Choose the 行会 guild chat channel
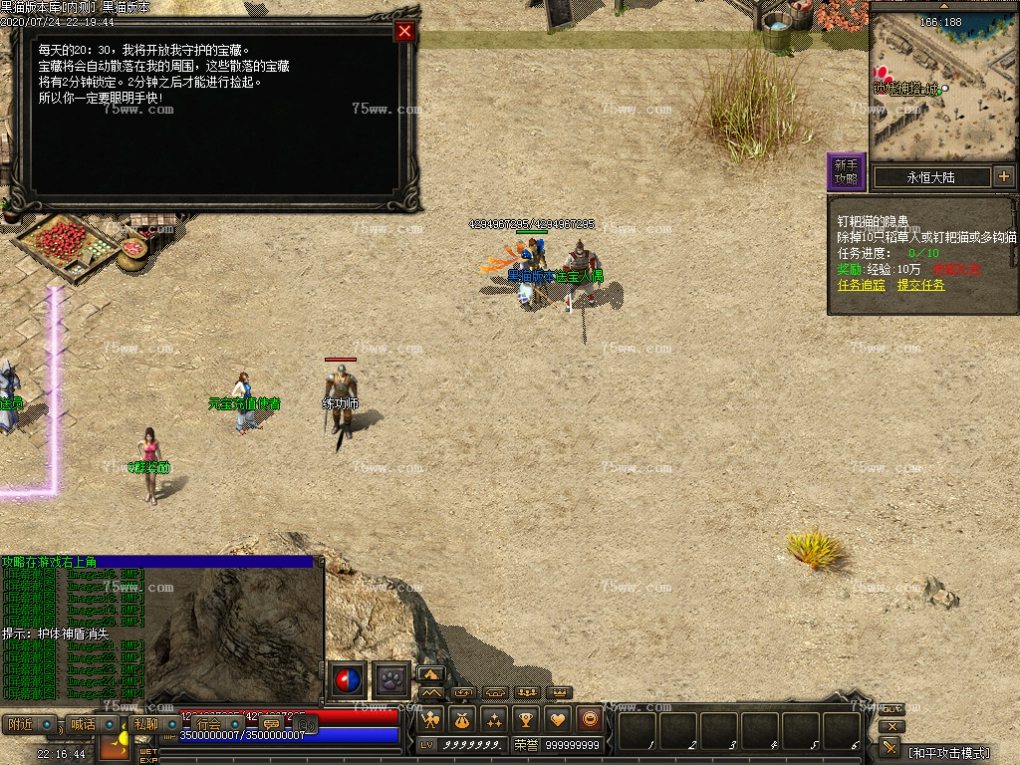This screenshot has width=1020, height=765. (209, 724)
